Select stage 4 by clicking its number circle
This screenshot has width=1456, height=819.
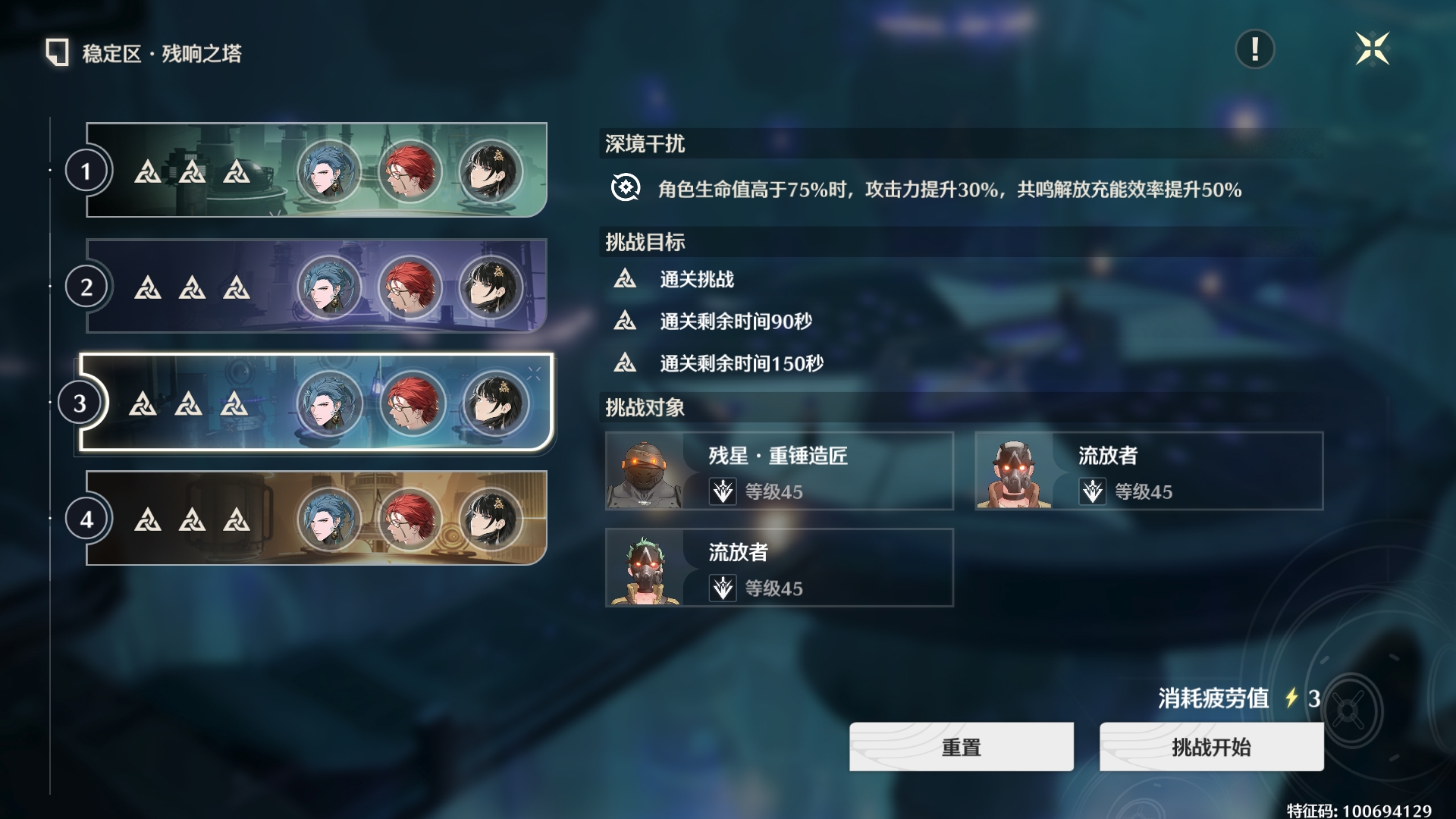tap(86, 517)
